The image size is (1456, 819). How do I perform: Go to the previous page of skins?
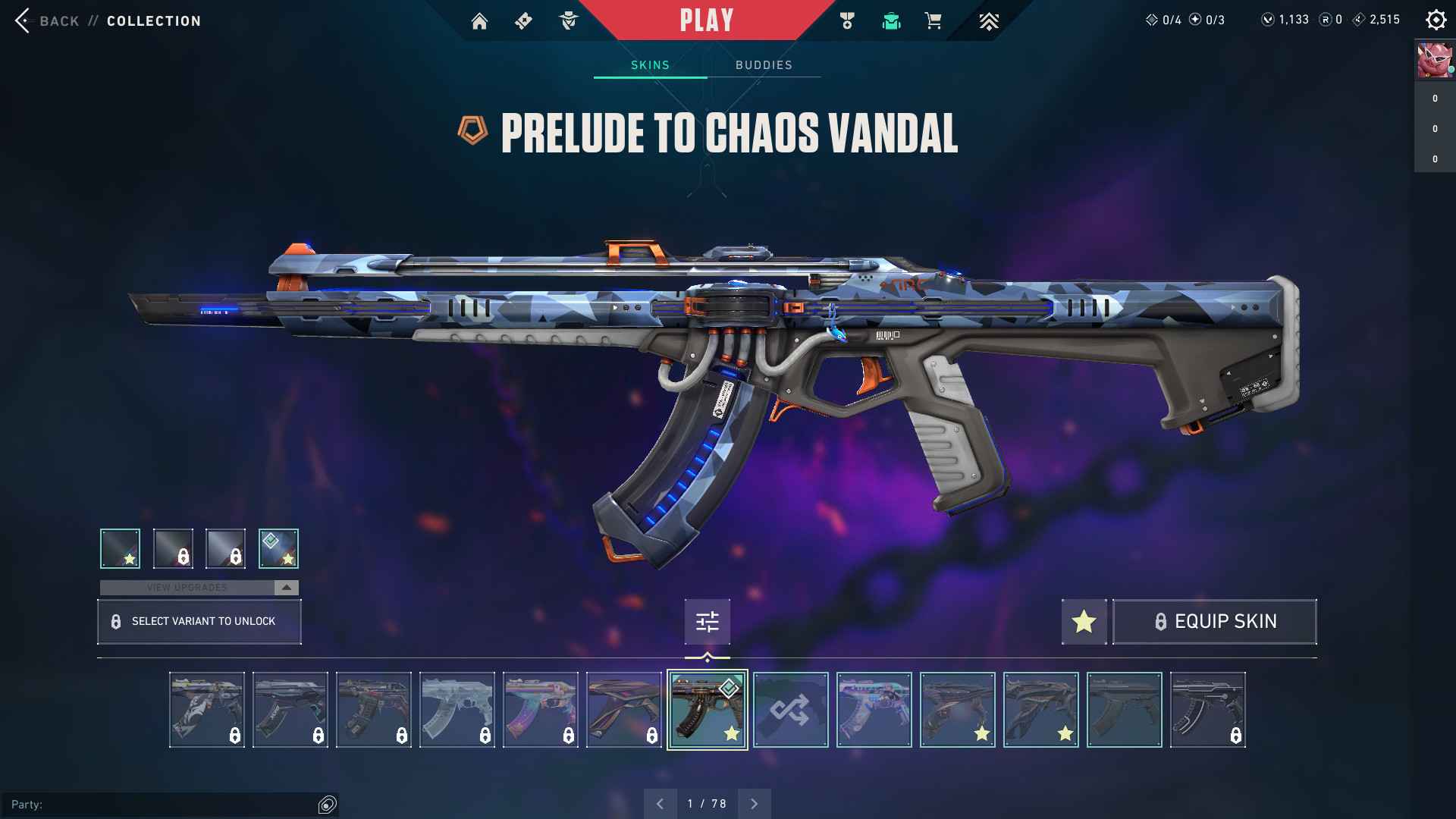(661, 804)
